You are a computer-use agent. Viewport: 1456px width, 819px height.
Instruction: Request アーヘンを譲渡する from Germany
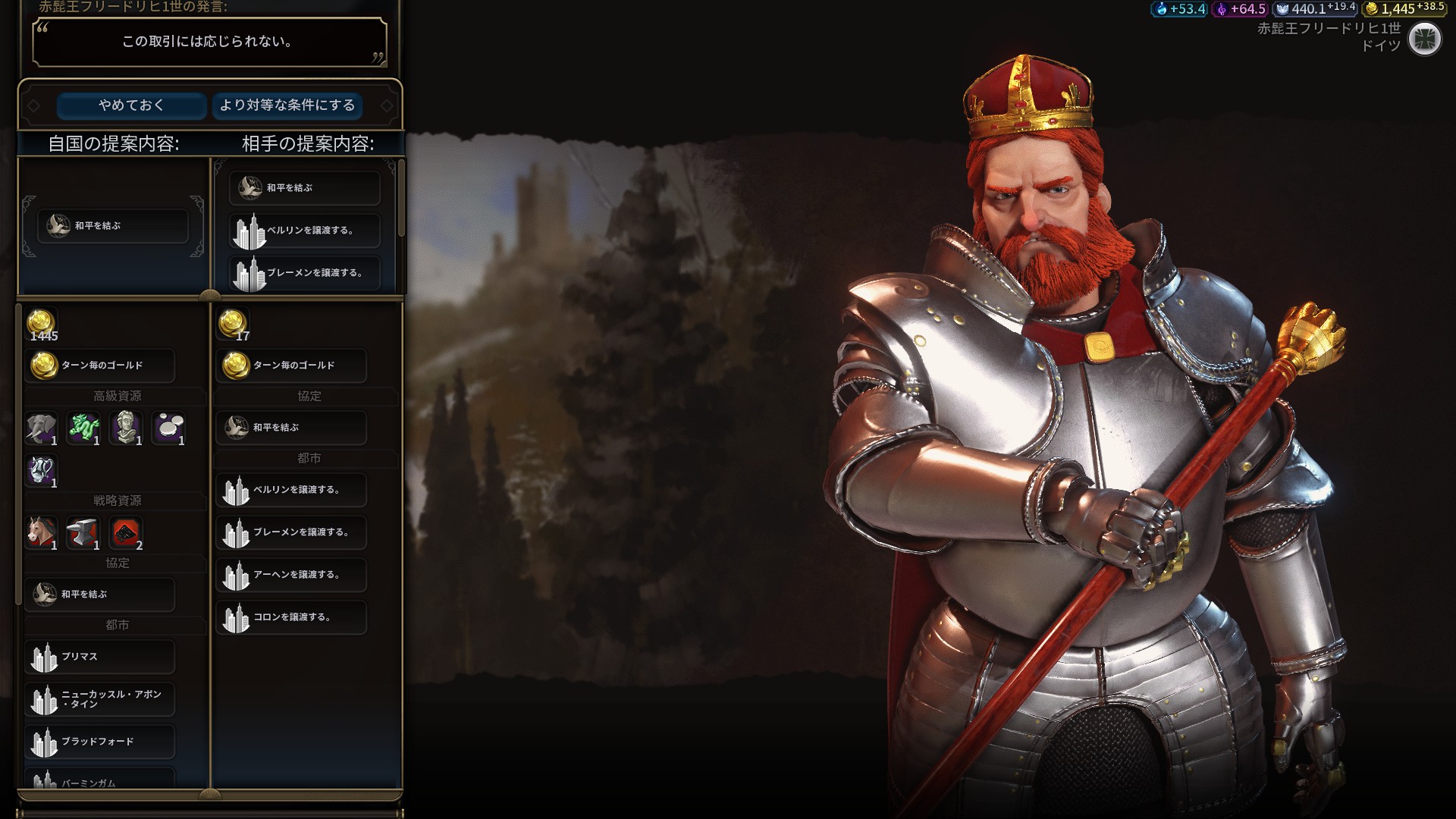(x=291, y=575)
